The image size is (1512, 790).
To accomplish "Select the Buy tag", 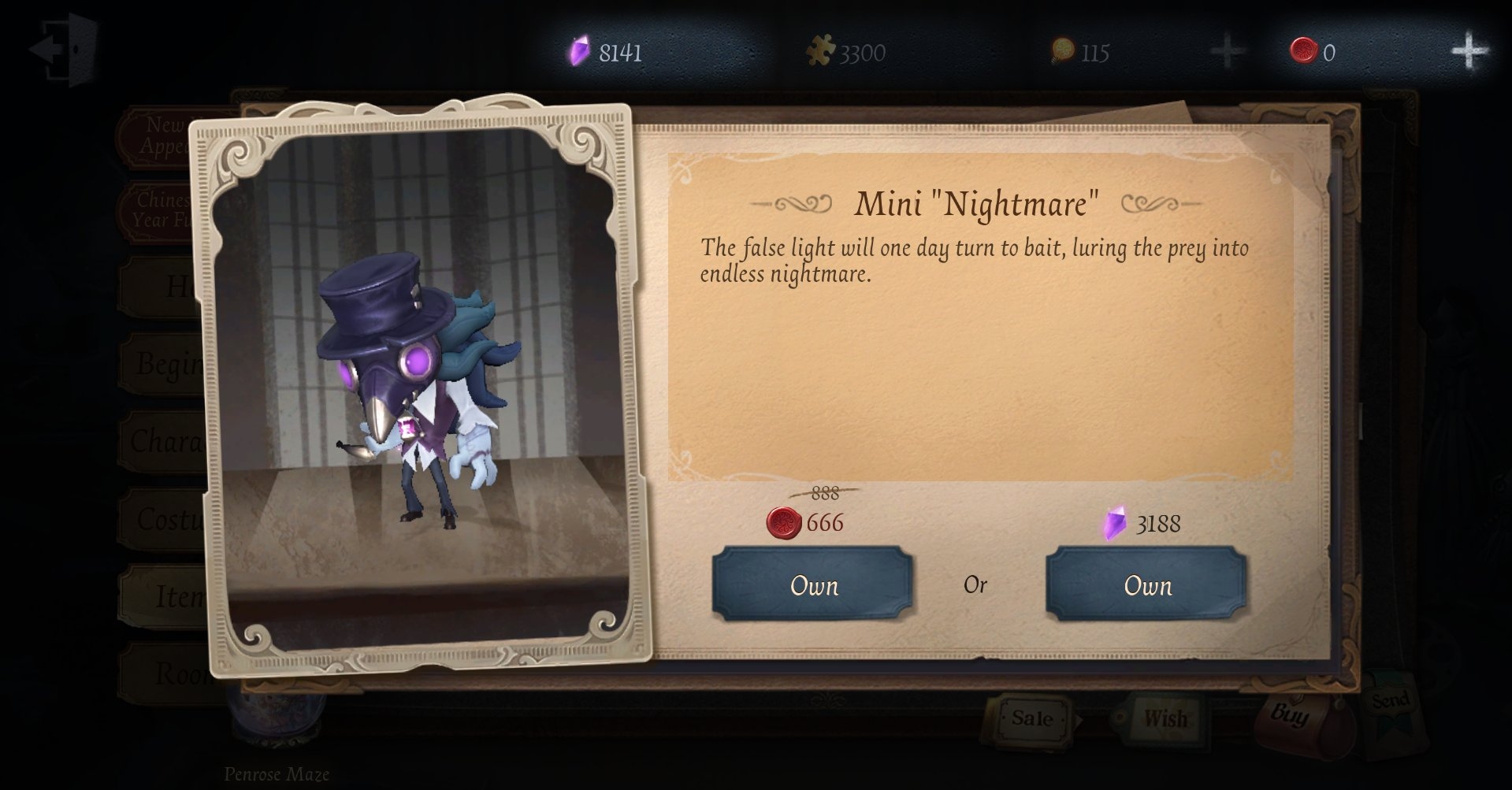I will [x=1289, y=715].
